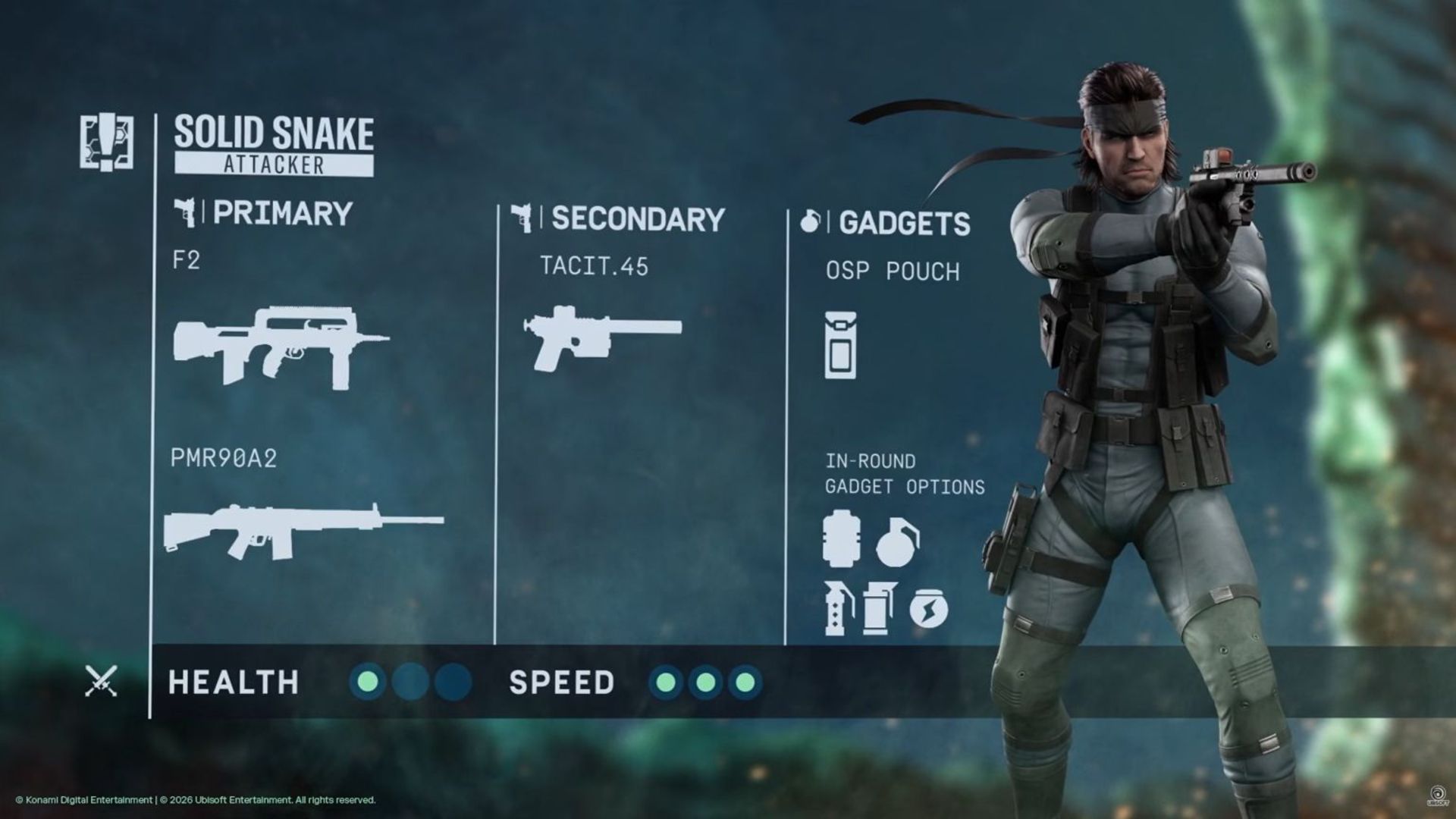The width and height of the screenshot is (1456, 819).
Task: Click the Solid Snake operator badge icon
Action: [107, 142]
